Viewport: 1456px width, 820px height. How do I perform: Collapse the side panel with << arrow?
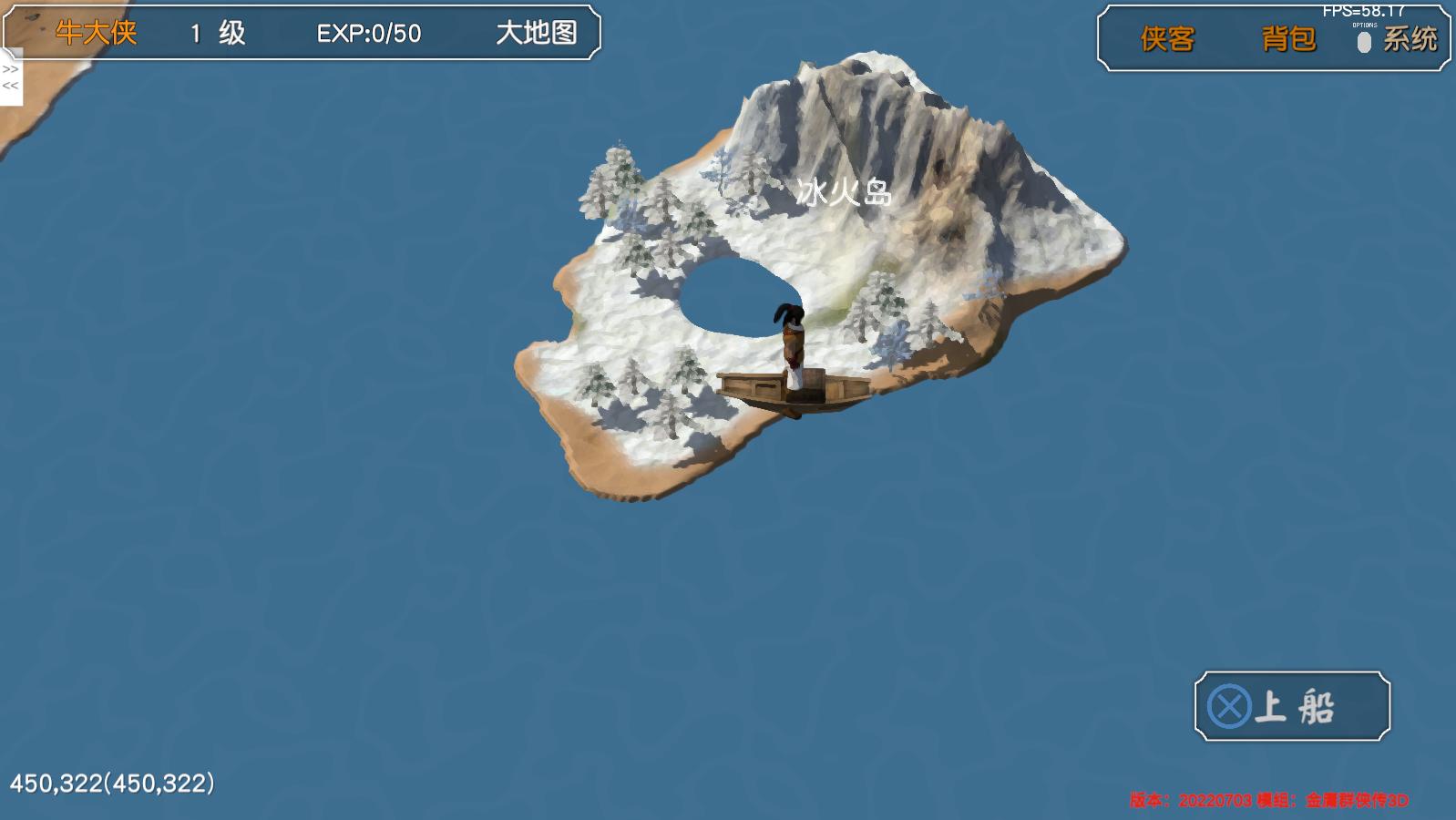click(x=11, y=86)
